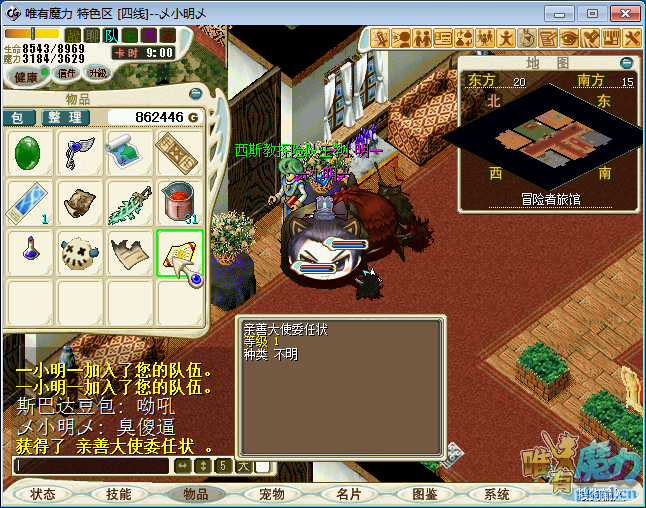The width and height of the screenshot is (646, 508).
Task: Switch to the 技能 (Skills) tab
Action: click(119, 494)
